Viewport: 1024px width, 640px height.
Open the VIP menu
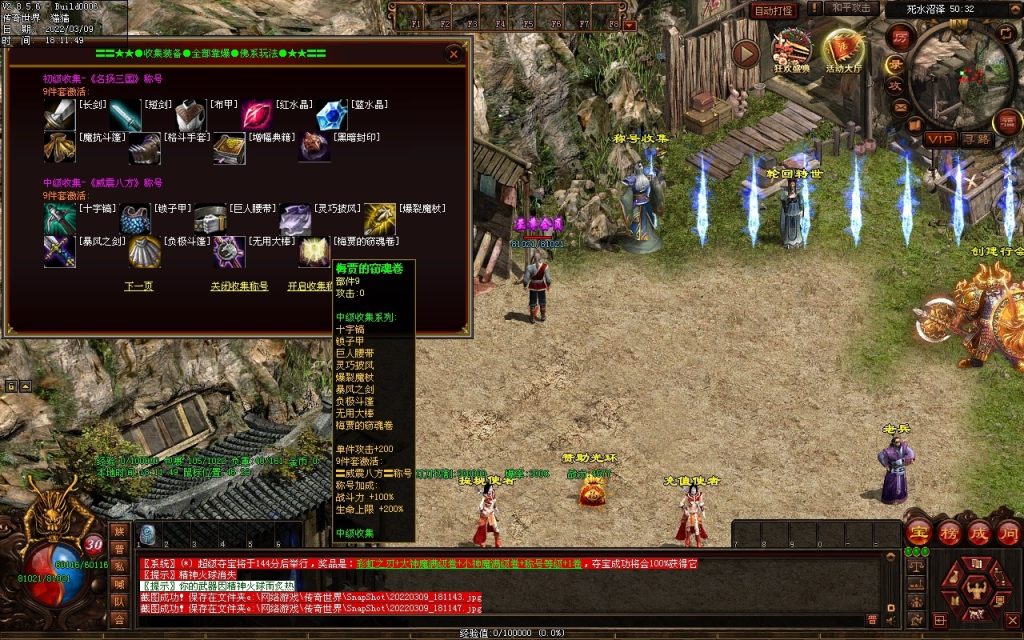tap(939, 138)
